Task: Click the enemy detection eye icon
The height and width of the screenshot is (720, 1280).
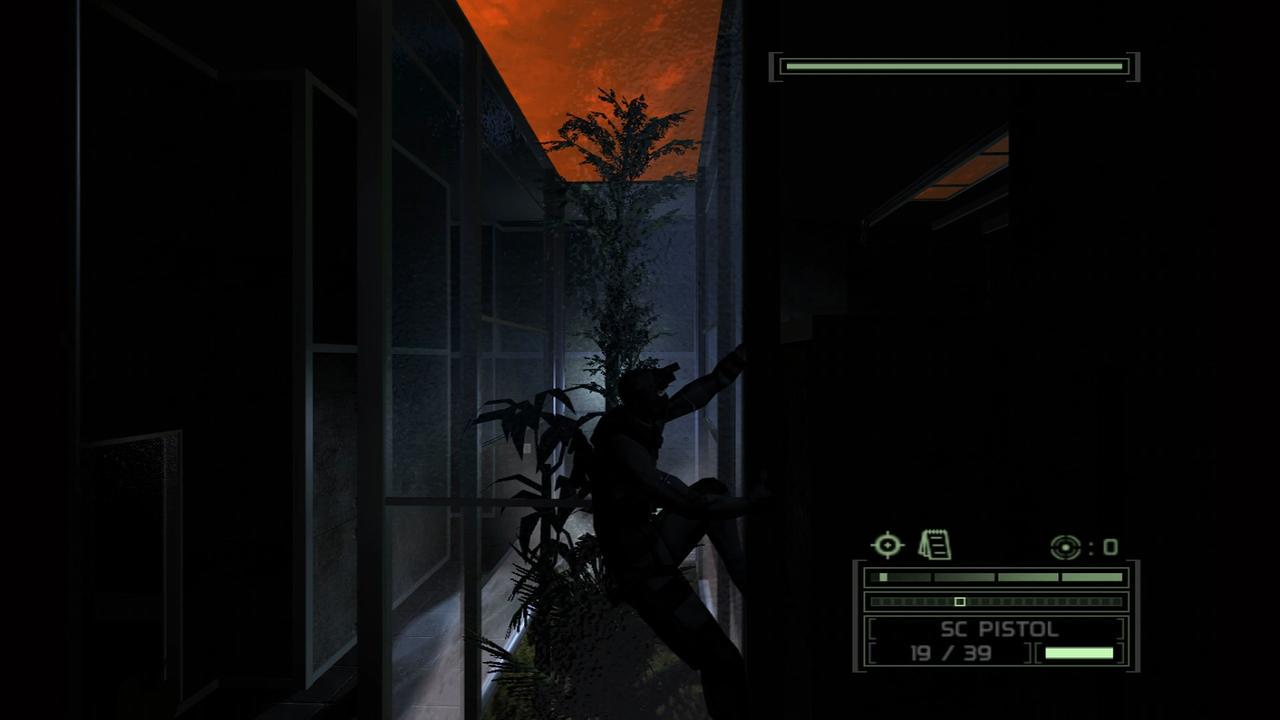Action: pos(1066,547)
